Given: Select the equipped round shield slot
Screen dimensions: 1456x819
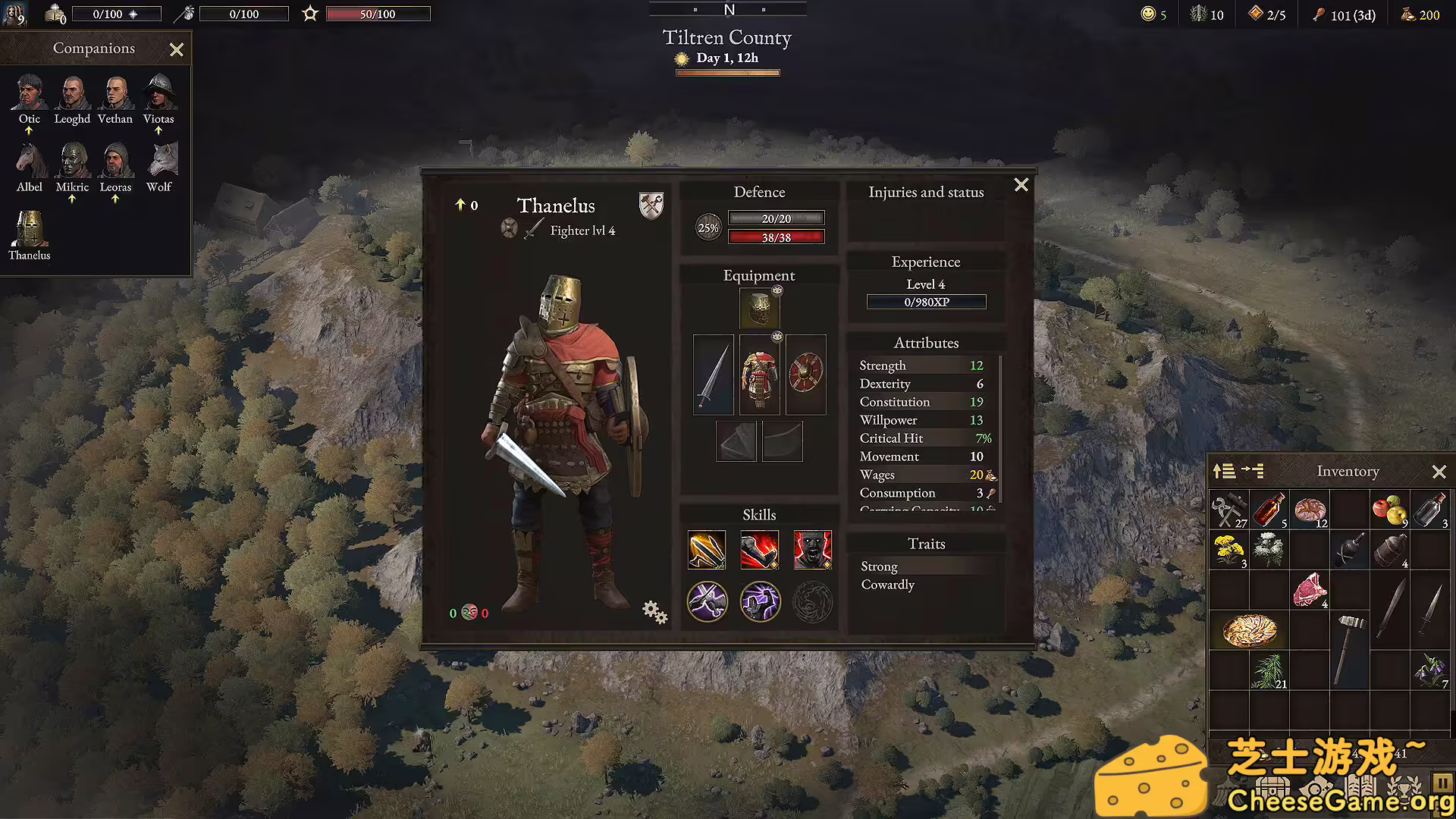Looking at the screenshot, I should (805, 374).
